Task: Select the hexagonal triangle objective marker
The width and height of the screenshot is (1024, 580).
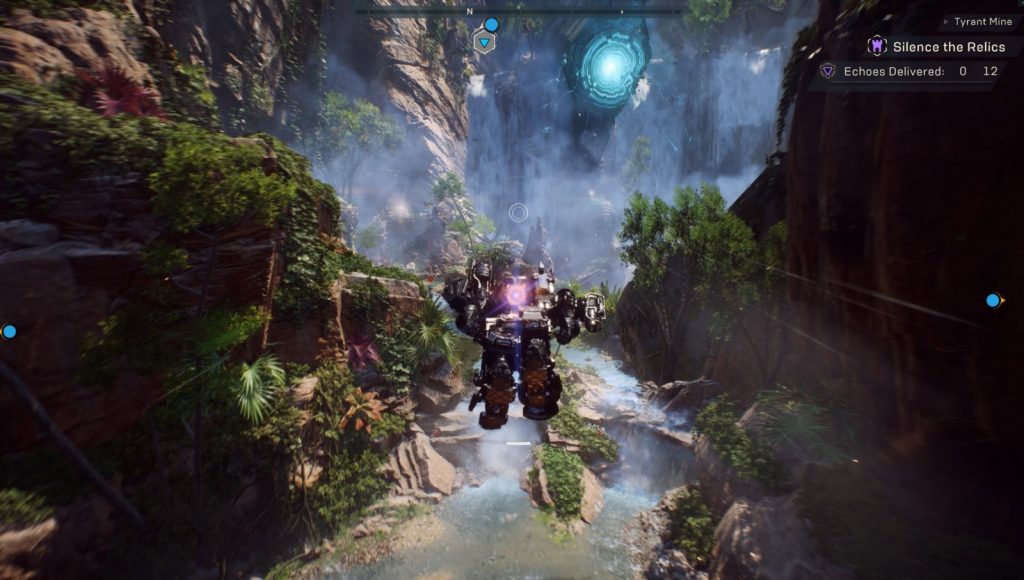Action: click(x=485, y=42)
